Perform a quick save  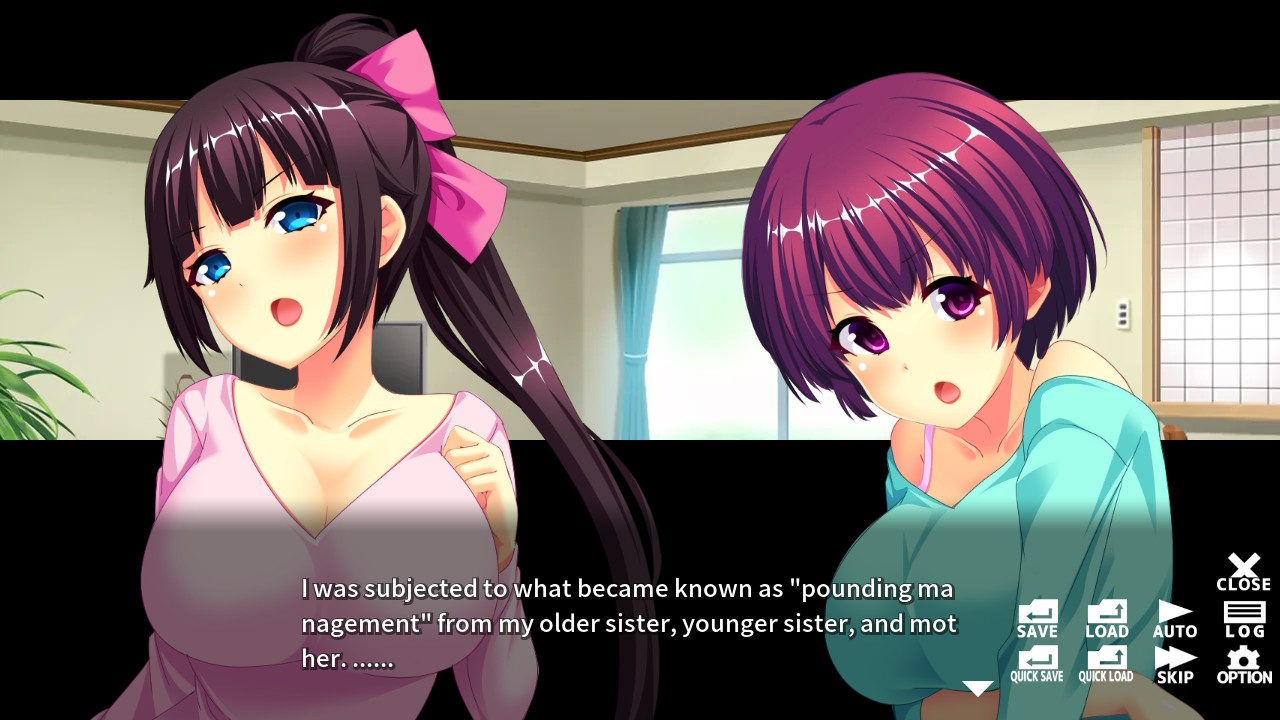[x=1037, y=663]
